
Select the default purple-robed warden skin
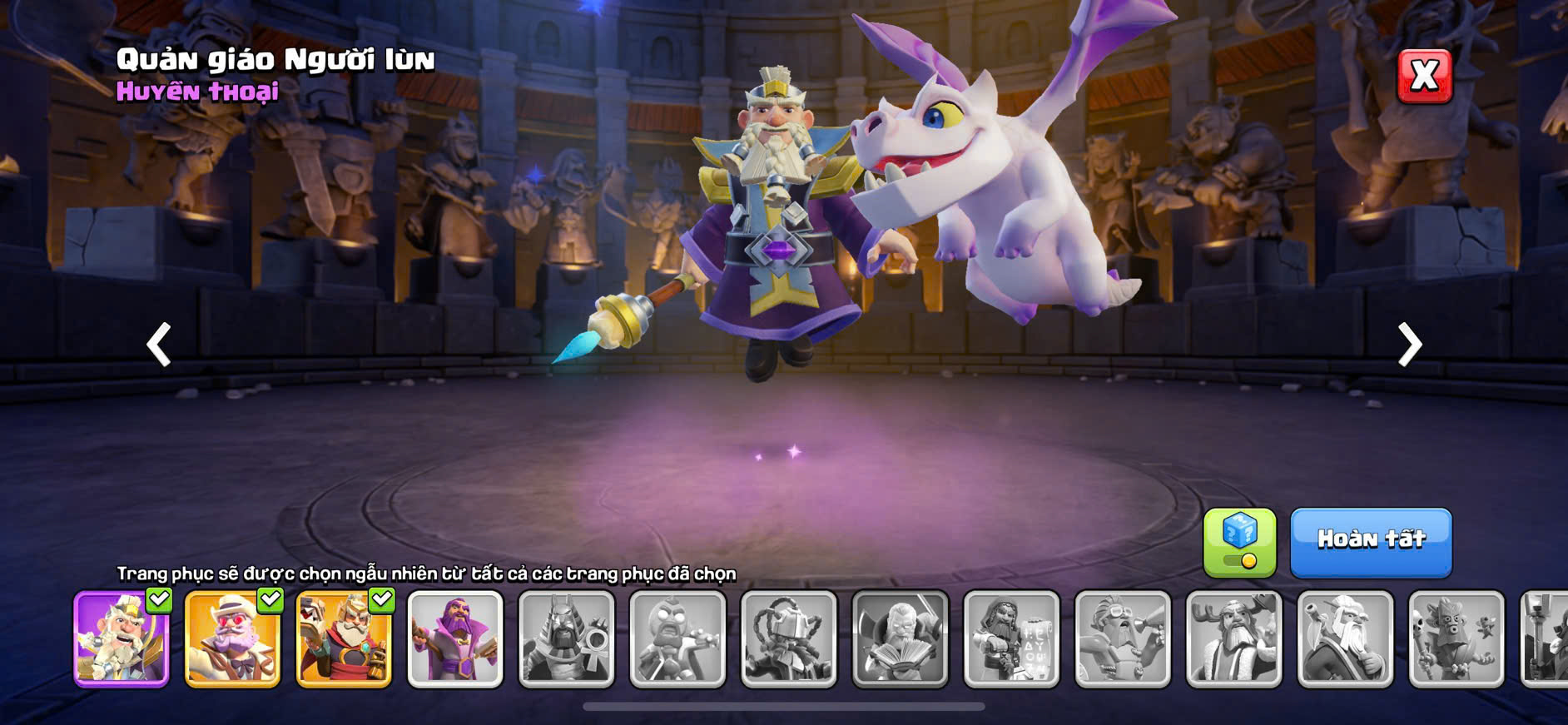pyautogui.click(x=455, y=638)
